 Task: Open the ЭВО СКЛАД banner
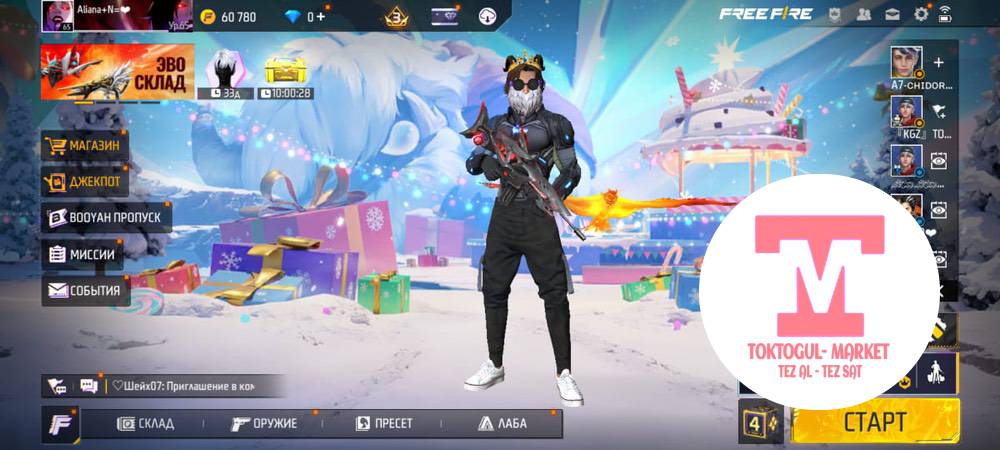(116, 72)
